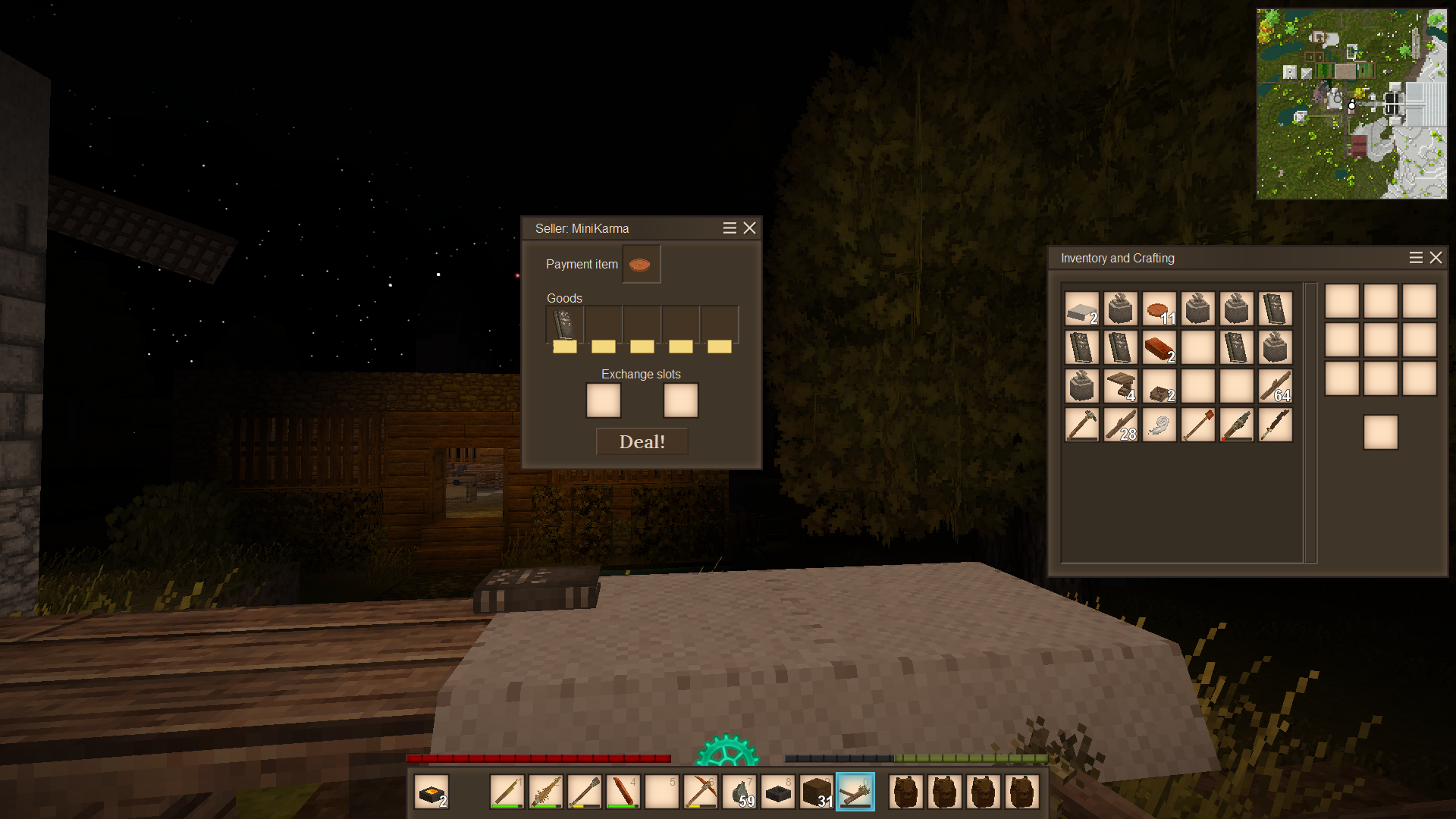
Task: Select the payment item slot
Action: point(641,264)
